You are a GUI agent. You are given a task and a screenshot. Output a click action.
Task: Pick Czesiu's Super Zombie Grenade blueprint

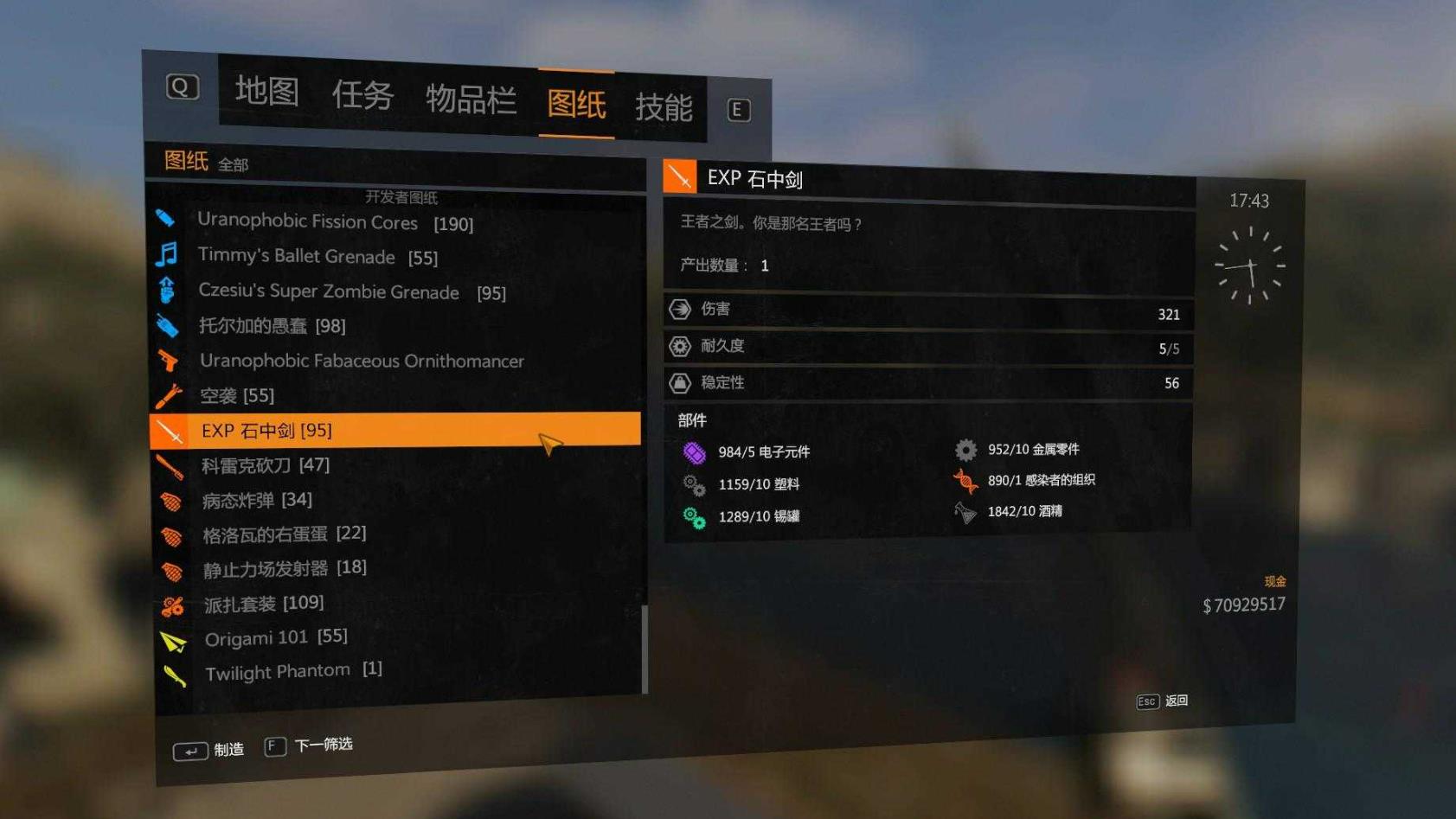(351, 291)
